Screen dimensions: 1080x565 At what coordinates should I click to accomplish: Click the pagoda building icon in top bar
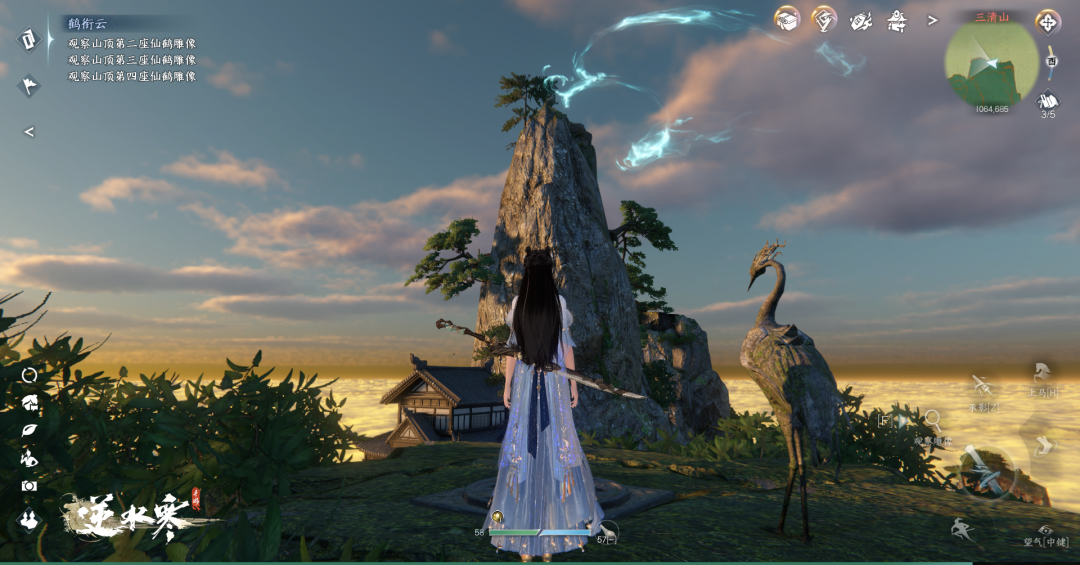pos(897,19)
